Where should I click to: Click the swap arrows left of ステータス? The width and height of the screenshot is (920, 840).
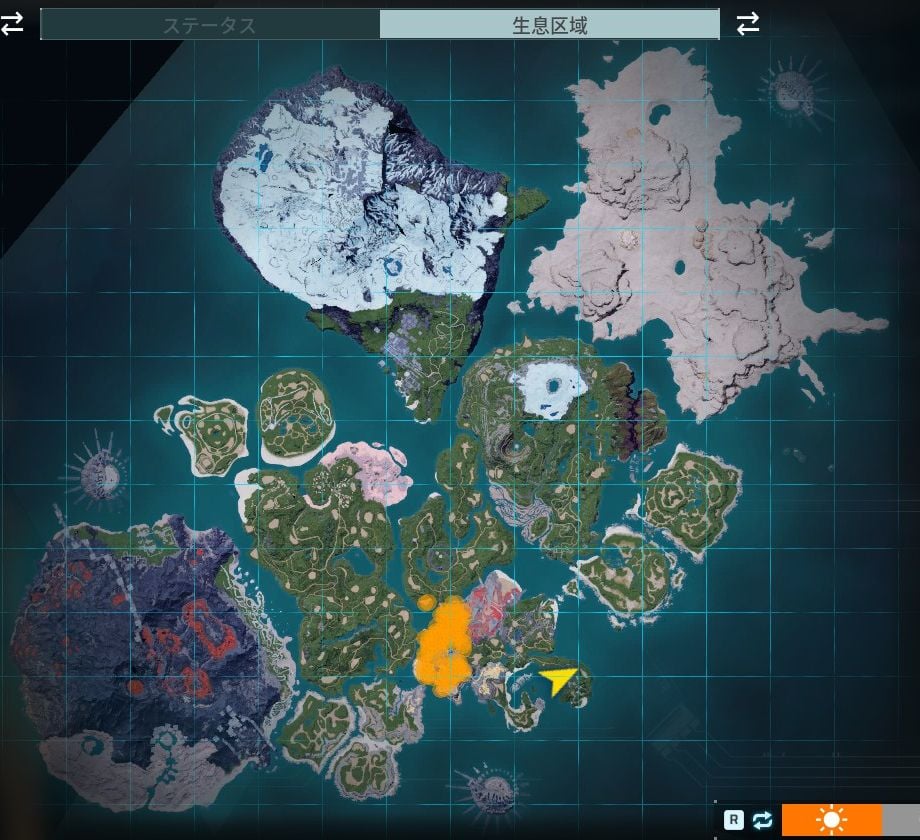(x=12, y=24)
